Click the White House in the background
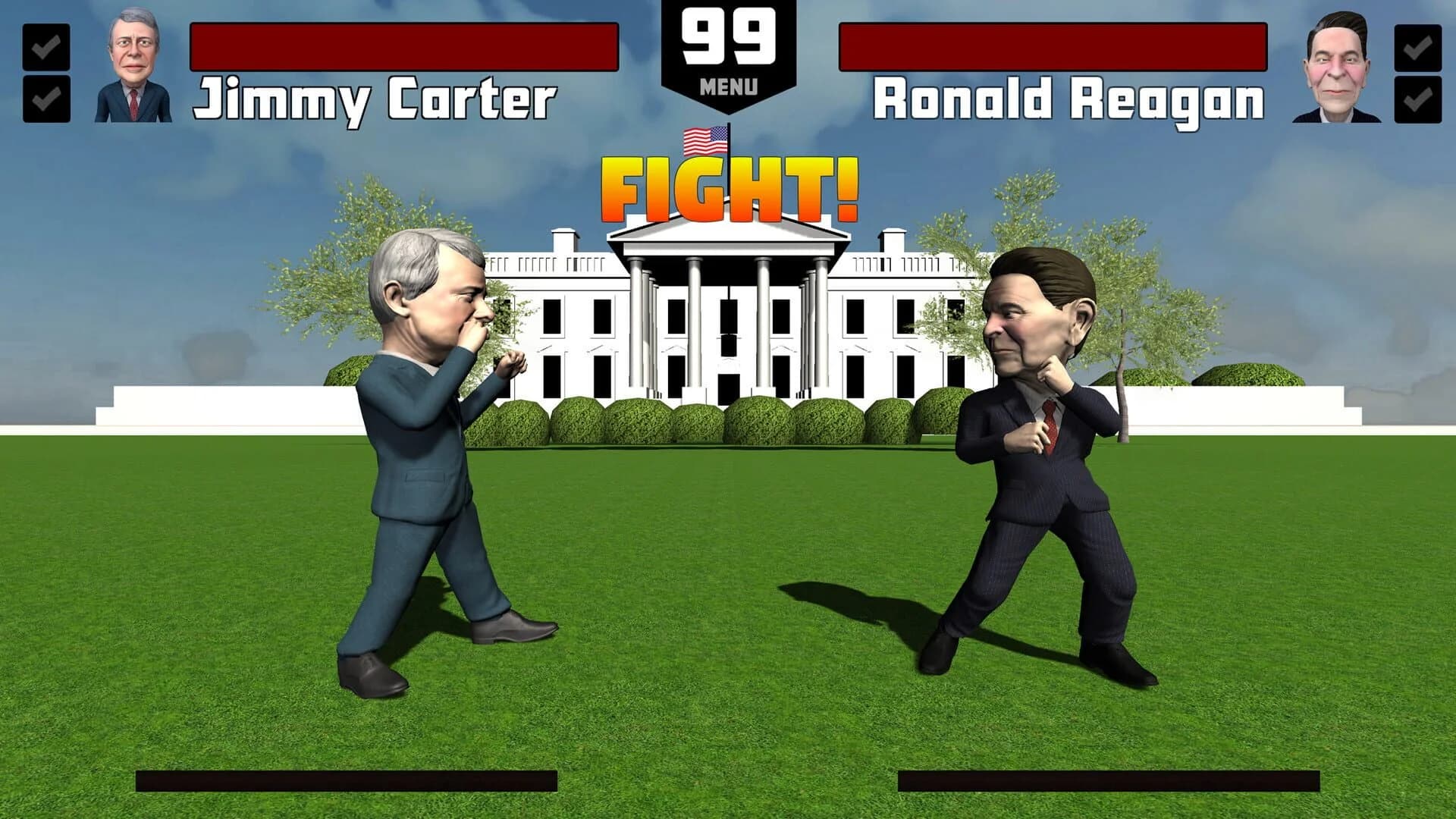The height and width of the screenshot is (819, 1456). point(872,326)
